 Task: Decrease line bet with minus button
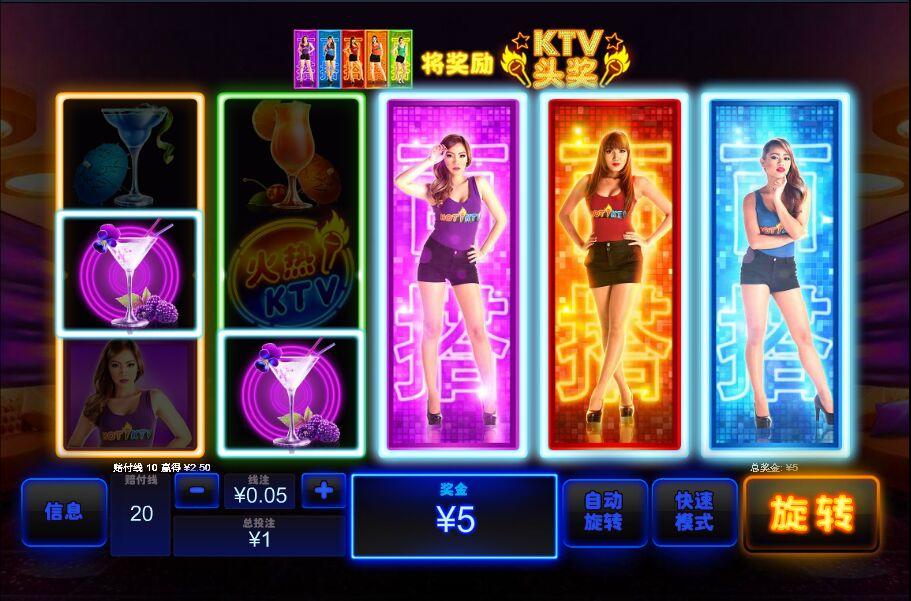pyautogui.click(x=197, y=491)
